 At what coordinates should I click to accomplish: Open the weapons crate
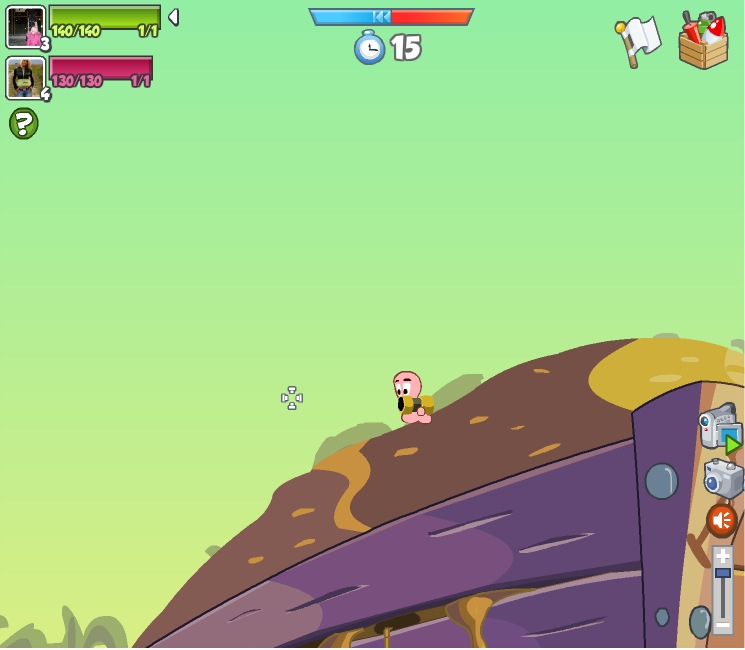(x=703, y=41)
